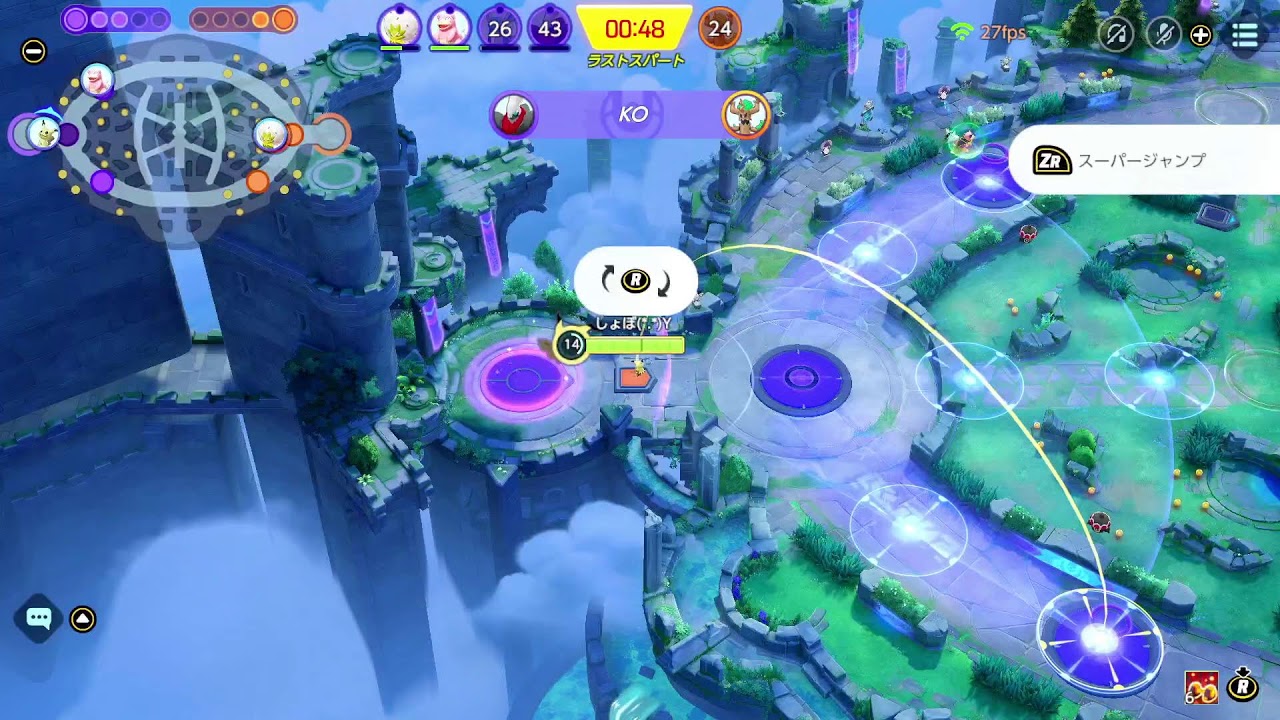
Task: Select the Mimikyu marker on the minimap
Action: click(x=43, y=133)
